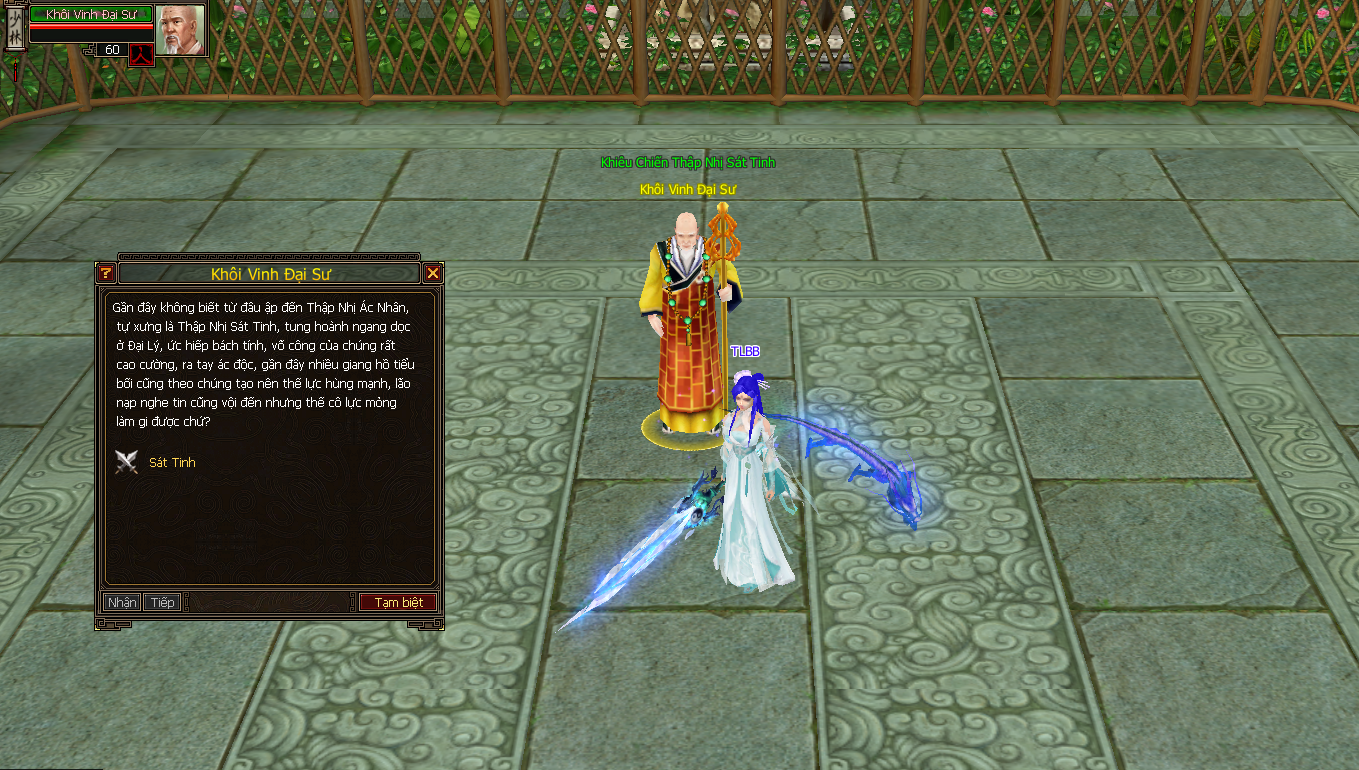The width and height of the screenshot is (1359, 770).
Task: Open the dialog's question mark help
Action: coord(106,273)
